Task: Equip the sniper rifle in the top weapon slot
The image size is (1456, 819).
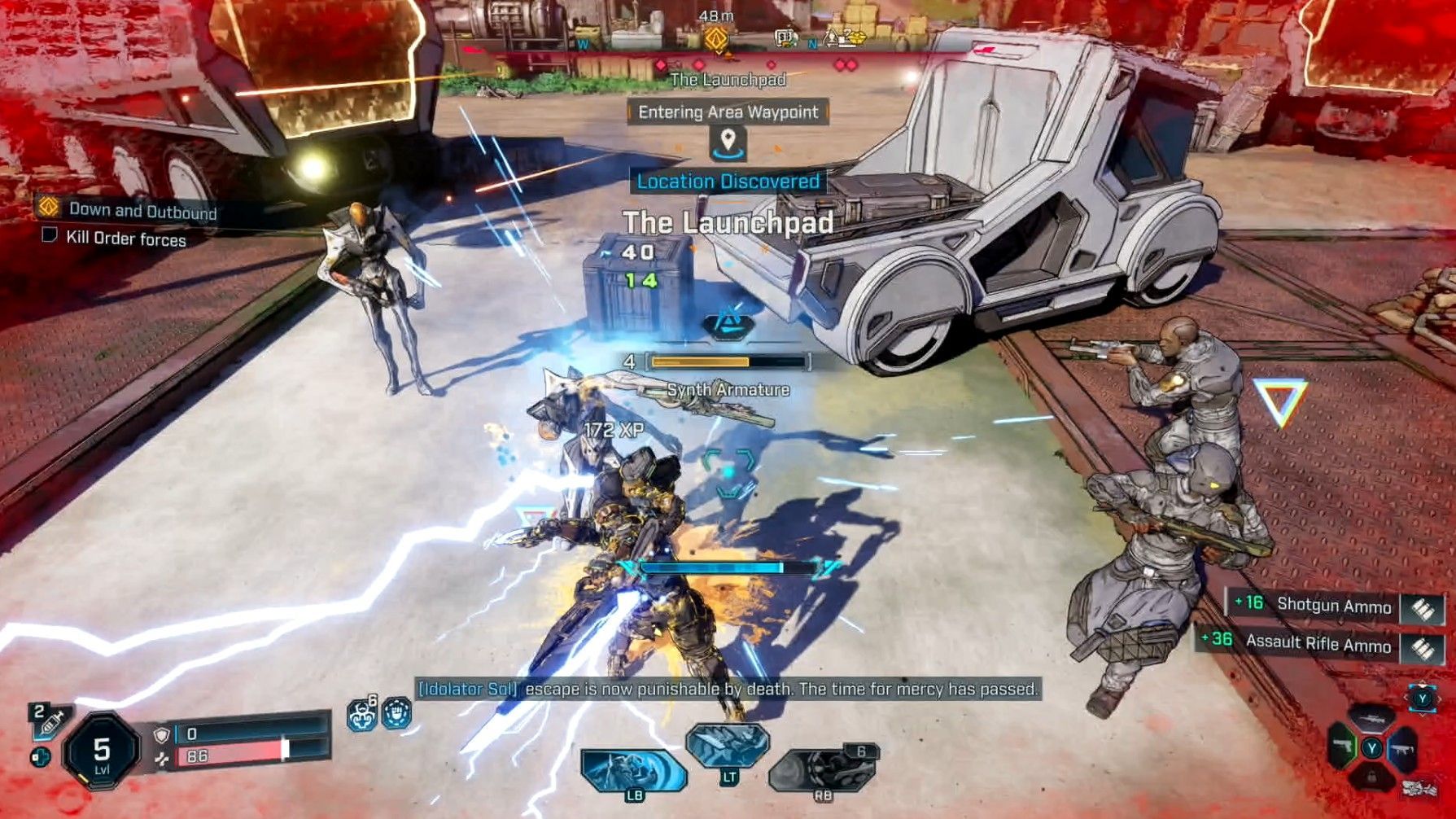Action: [1372, 718]
